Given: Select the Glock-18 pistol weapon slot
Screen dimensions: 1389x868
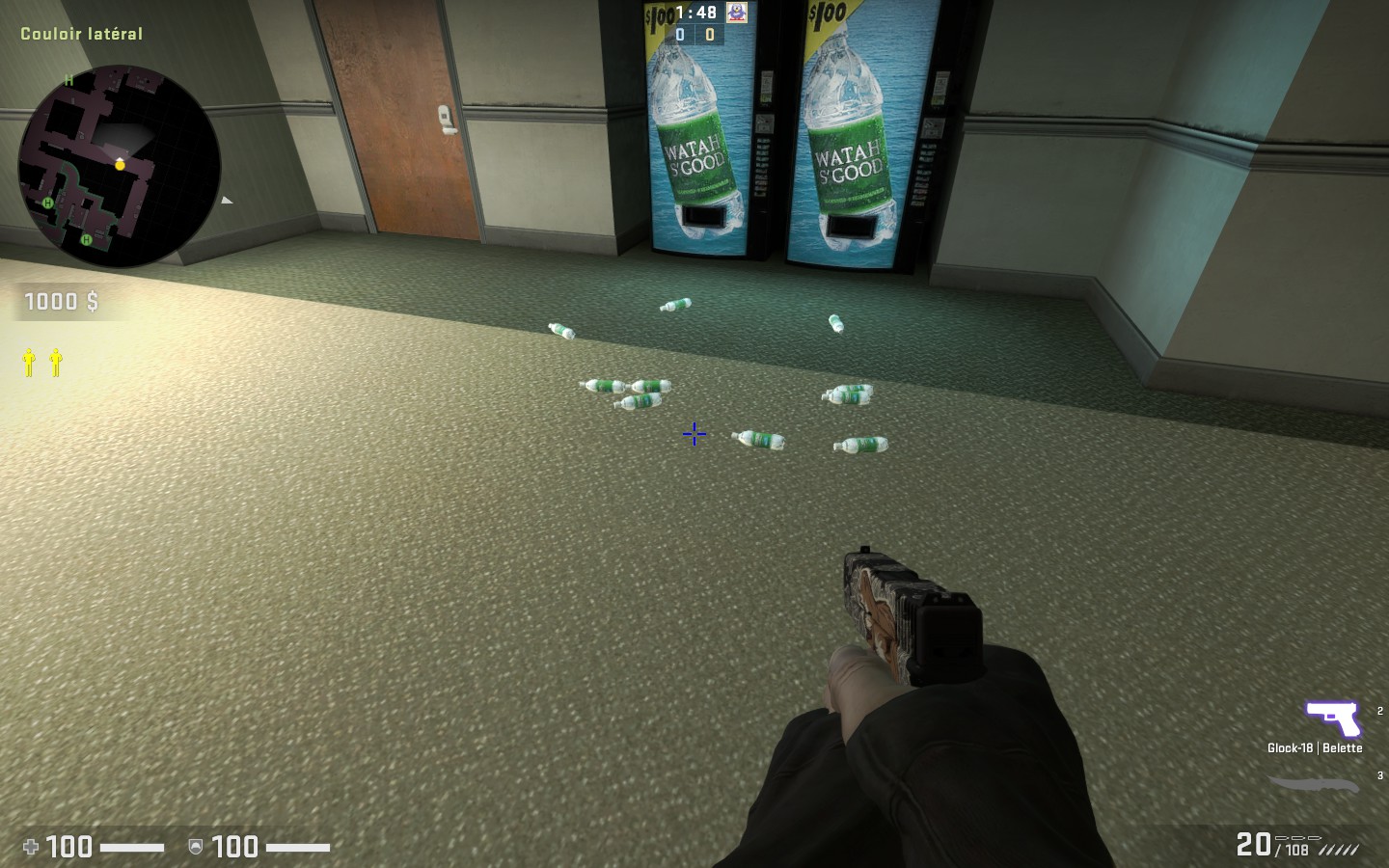Looking at the screenshot, I should point(1332,719).
